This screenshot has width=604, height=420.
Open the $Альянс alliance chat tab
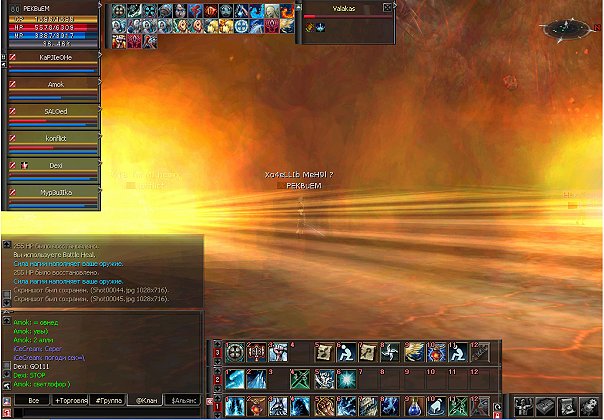[182, 401]
